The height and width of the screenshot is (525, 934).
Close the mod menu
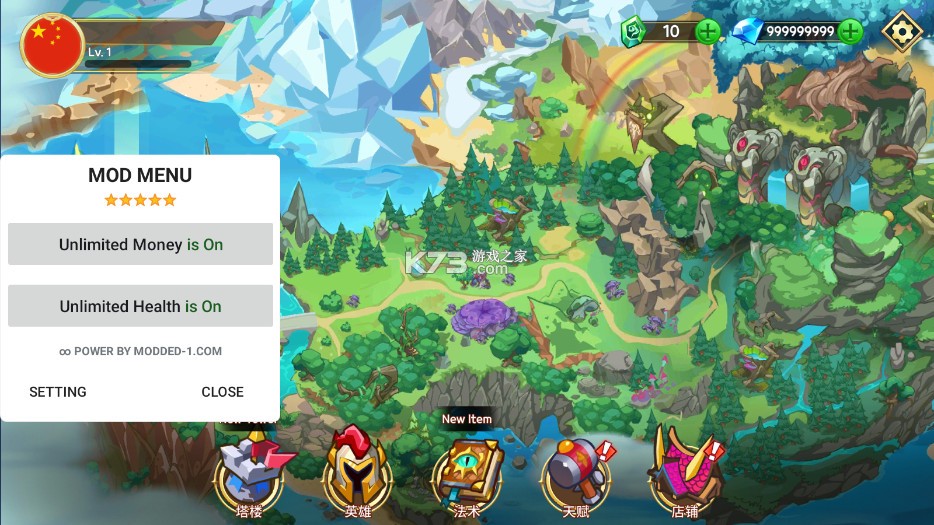pos(222,392)
